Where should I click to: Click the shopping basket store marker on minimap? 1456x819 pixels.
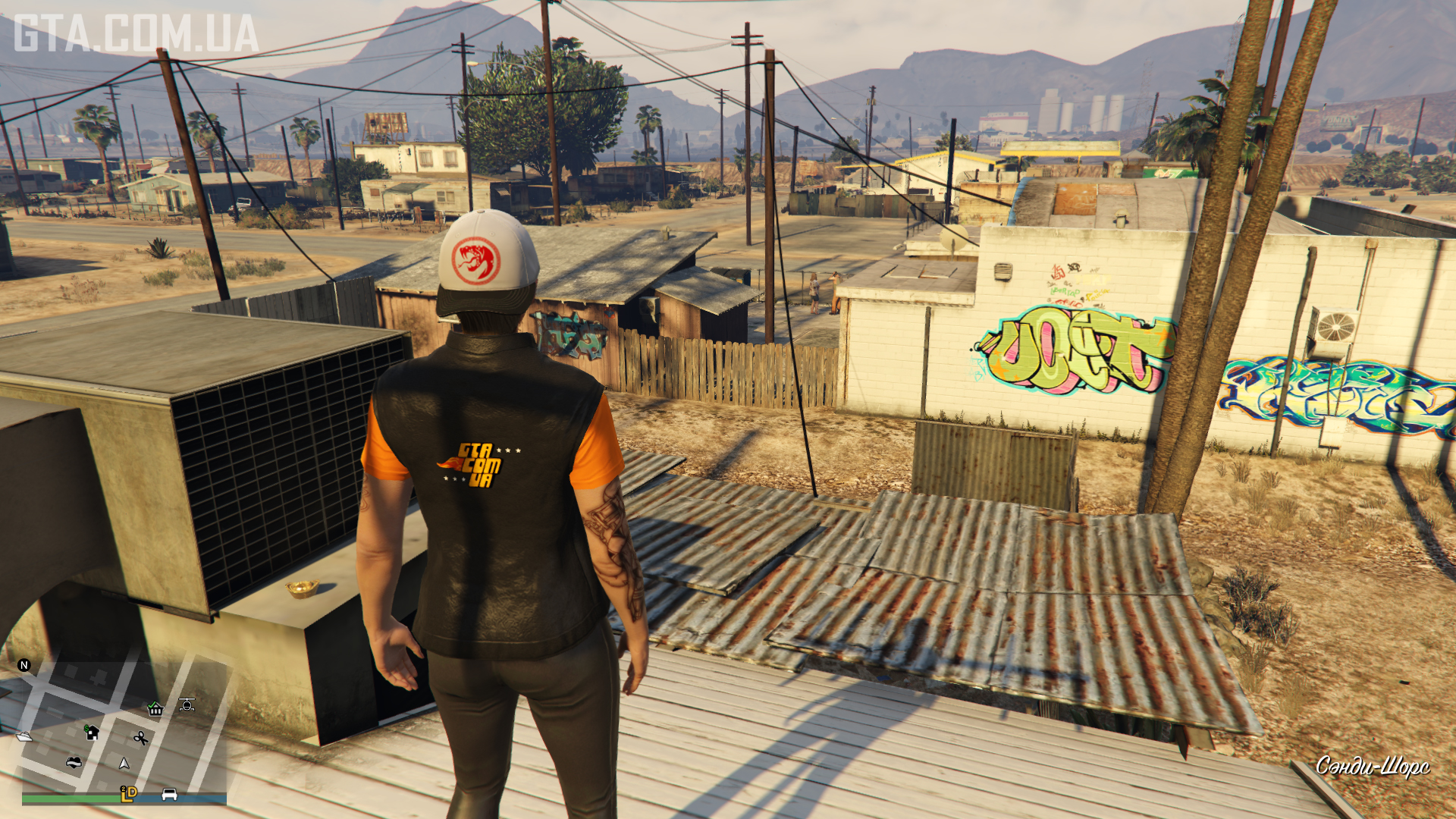tap(155, 709)
